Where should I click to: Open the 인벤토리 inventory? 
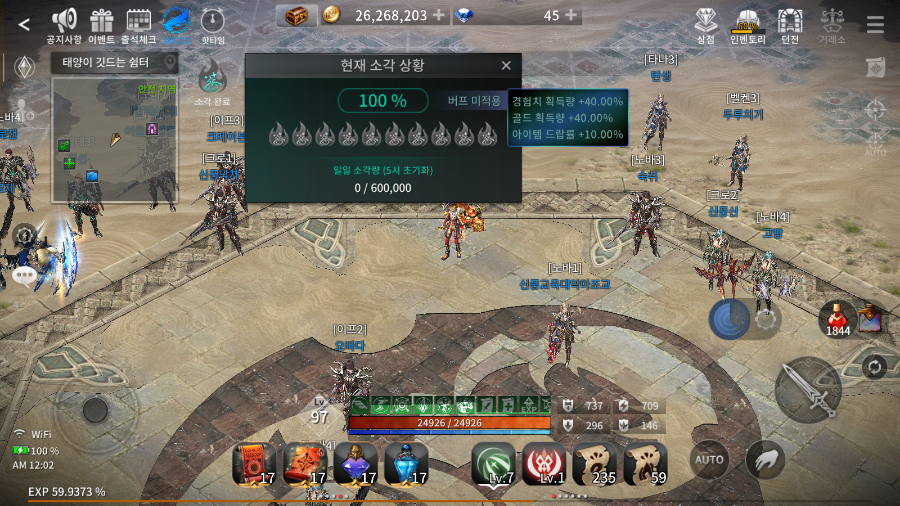coord(747,22)
